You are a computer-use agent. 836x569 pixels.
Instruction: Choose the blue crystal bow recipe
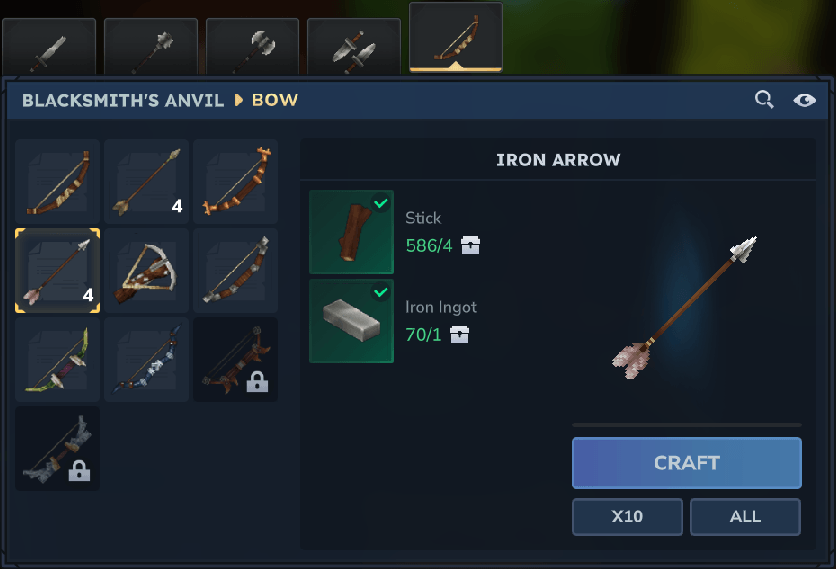(147, 360)
